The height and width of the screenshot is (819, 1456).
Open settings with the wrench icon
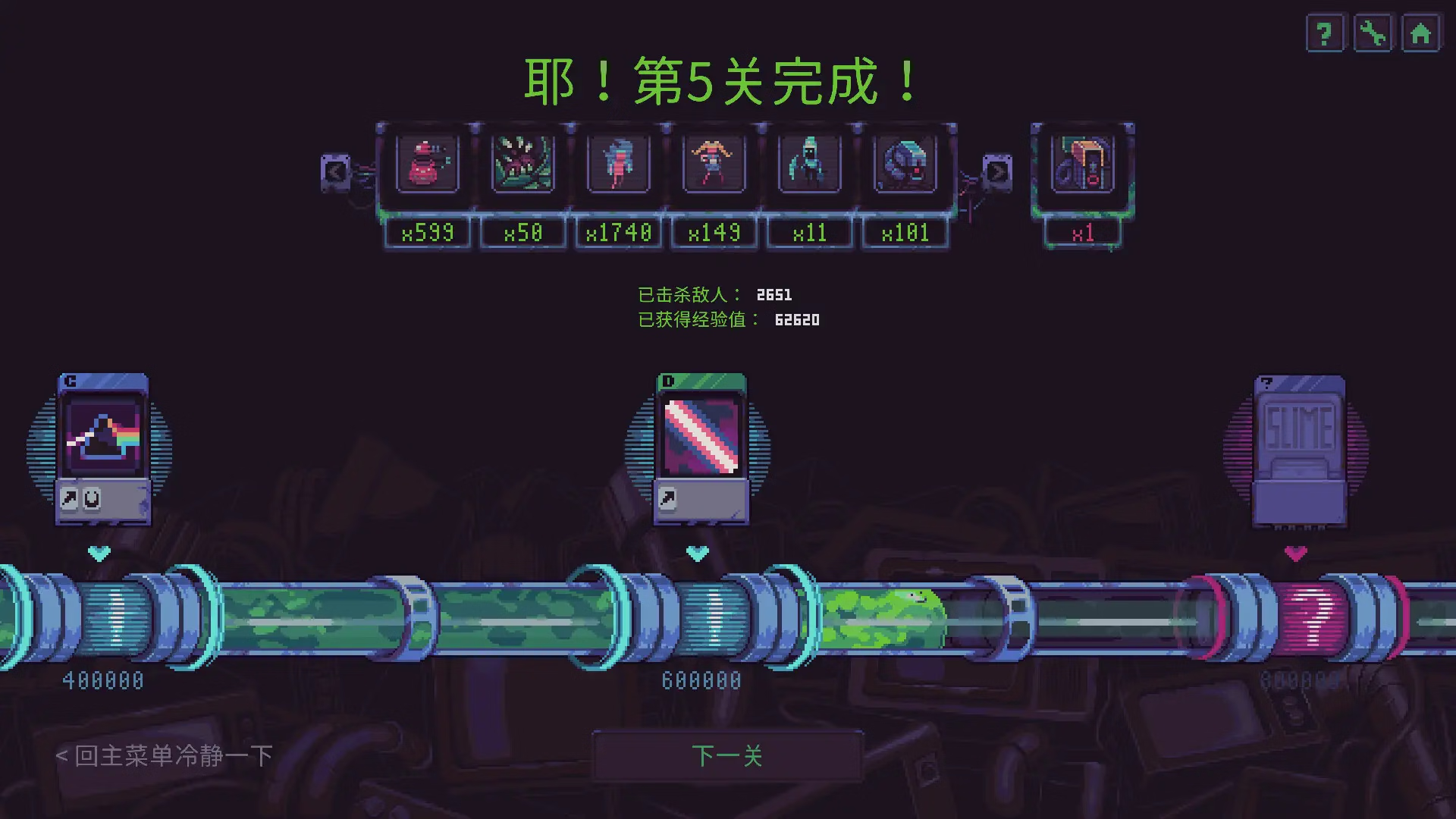[1373, 33]
